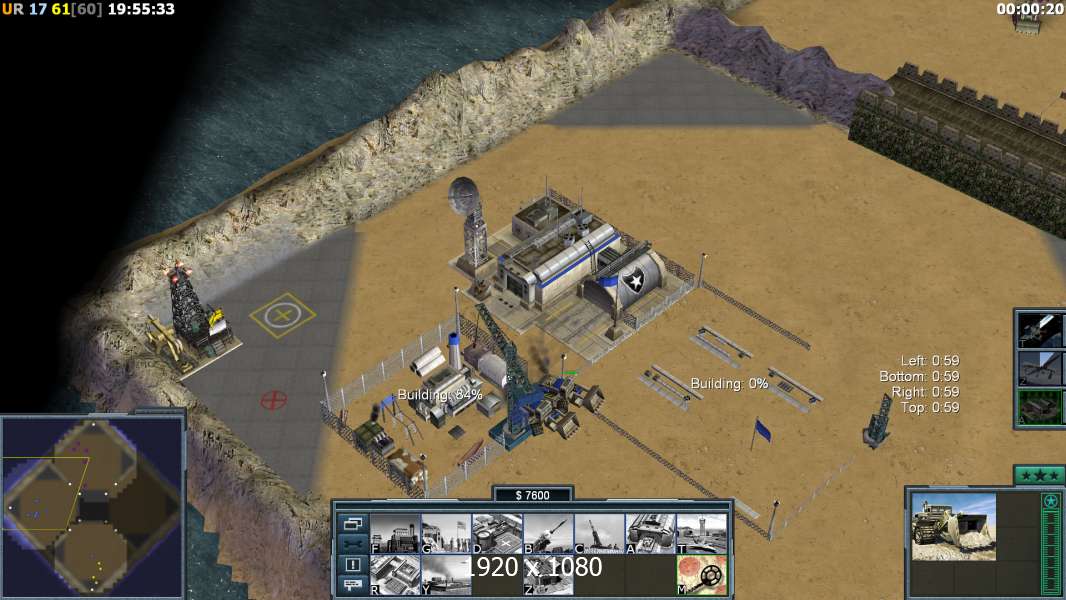
Task: Choose the vehicle factory icon marked A
Action: point(650,533)
